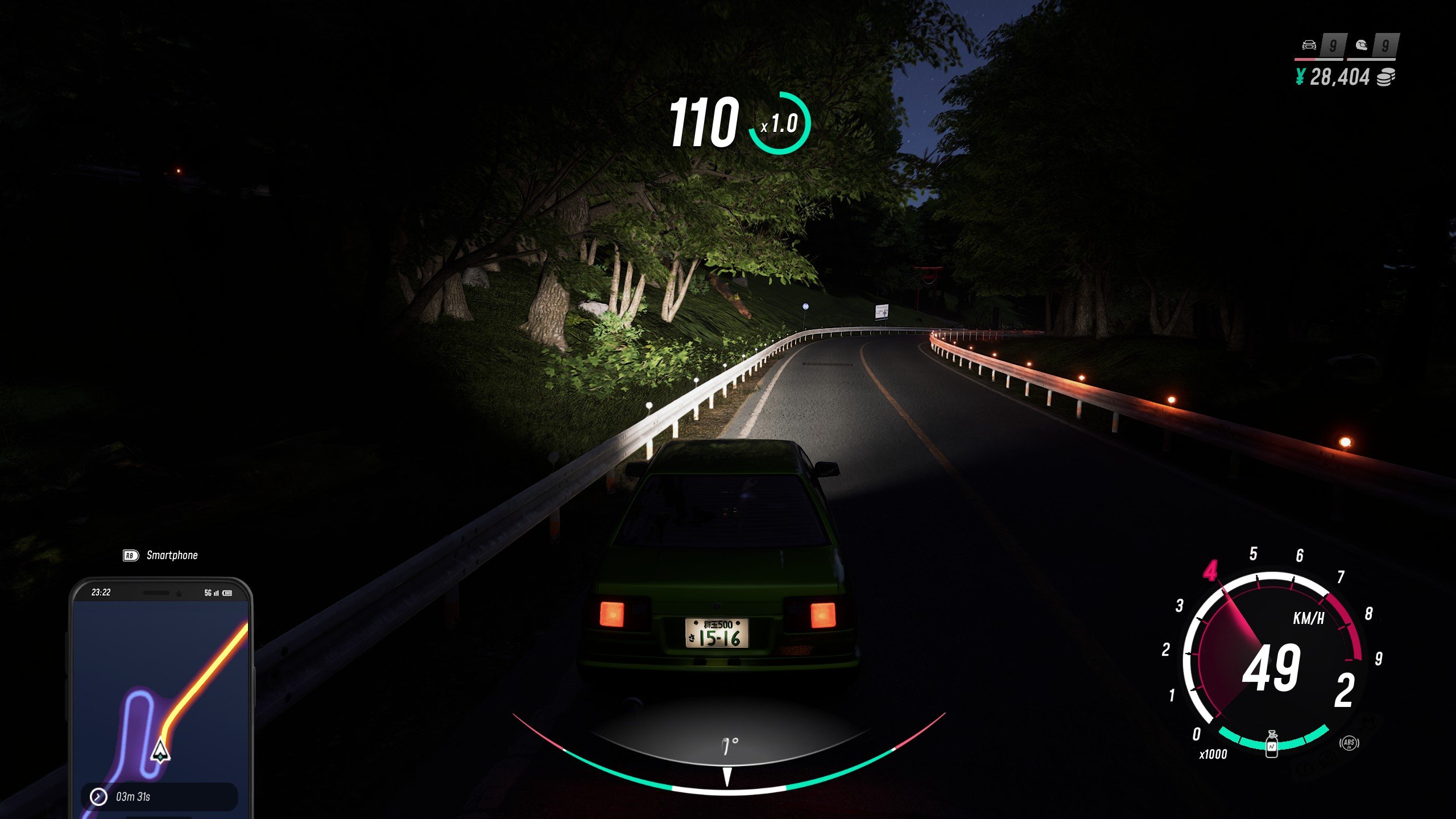This screenshot has width=1456, height=819.
Task: Open the yen coins stack icon
Action: (x=1385, y=77)
